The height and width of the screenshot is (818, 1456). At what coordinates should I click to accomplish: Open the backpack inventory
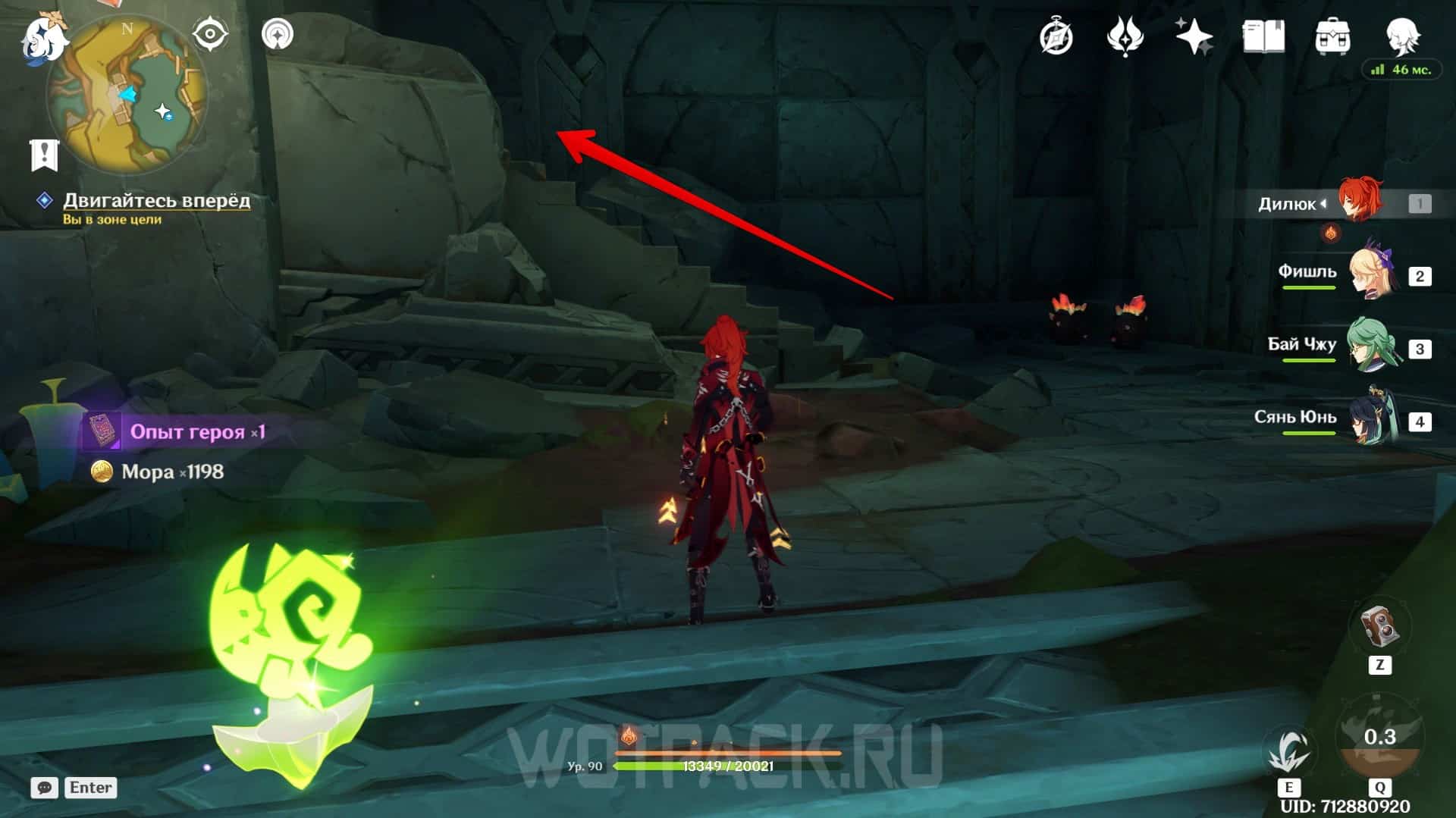[x=1332, y=36]
